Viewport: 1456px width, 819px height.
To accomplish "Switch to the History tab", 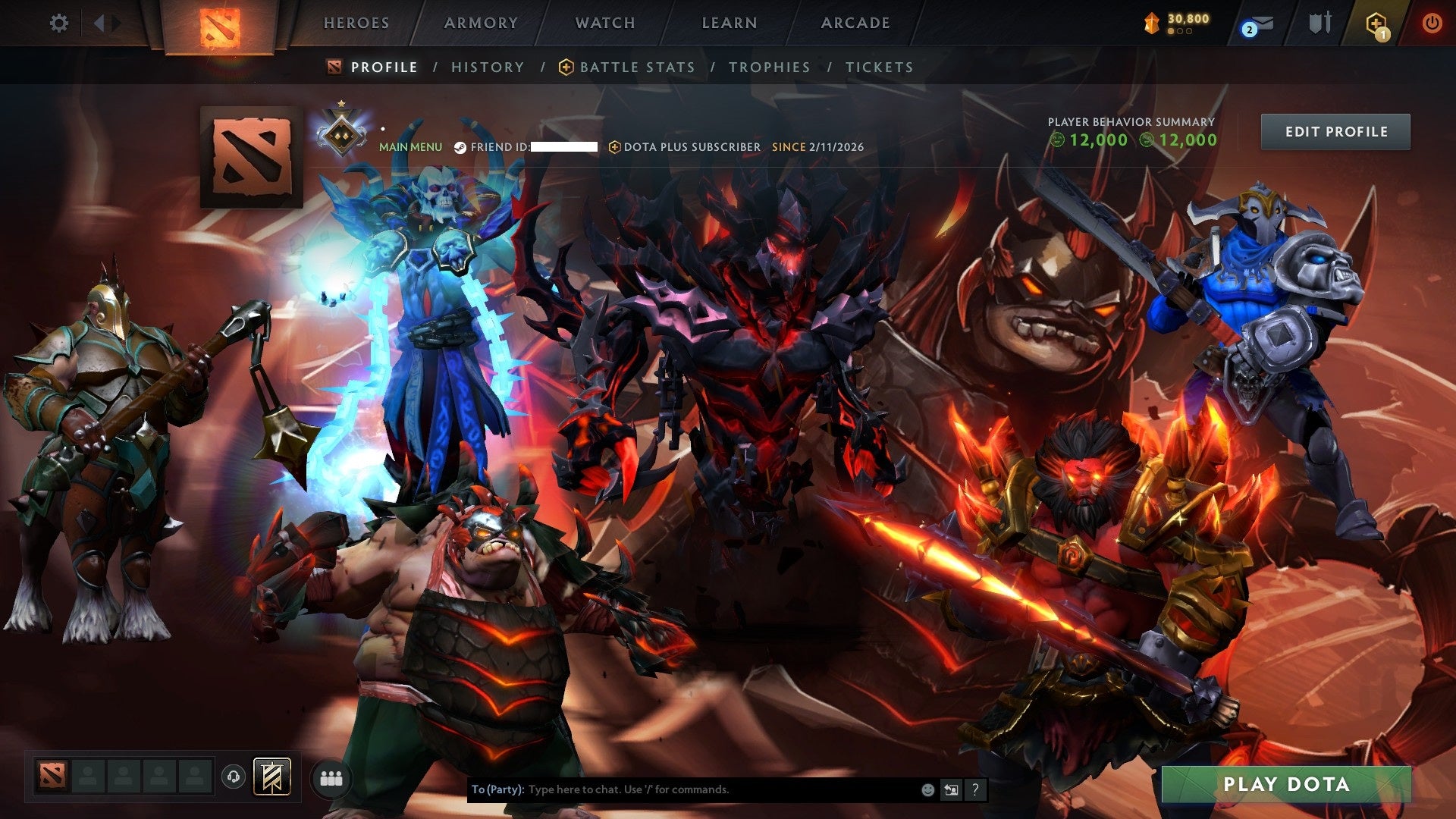I will (x=487, y=67).
